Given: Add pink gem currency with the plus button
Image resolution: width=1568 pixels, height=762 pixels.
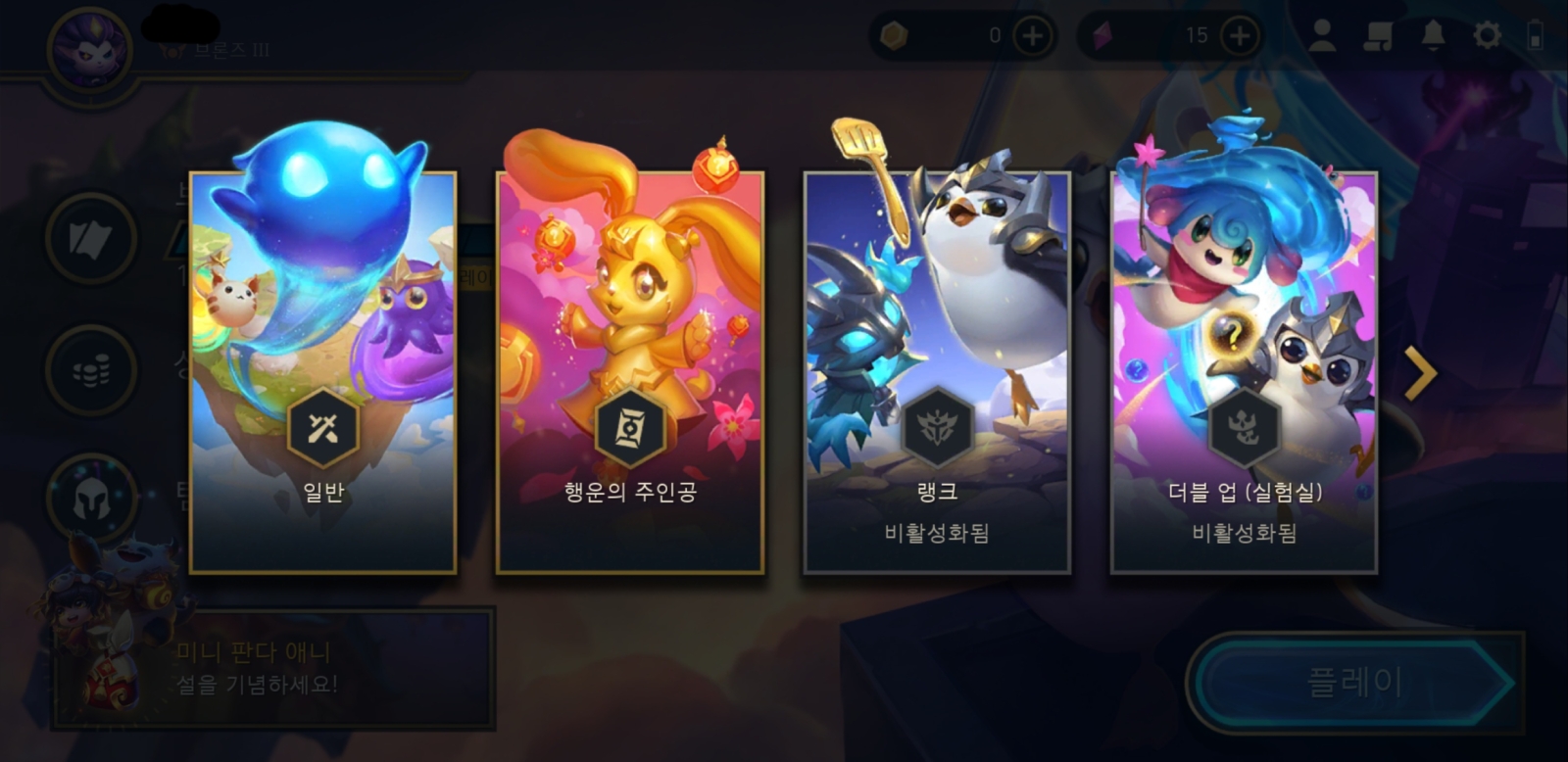Looking at the screenshot, I should tap(1240, 36).
